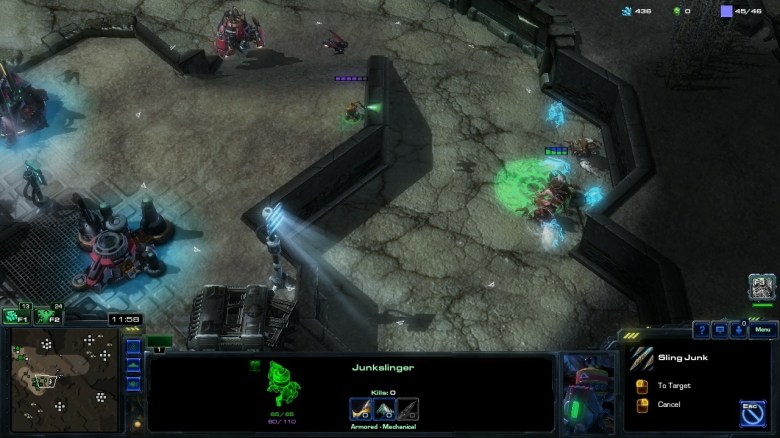Click the Junkslinger's middle armor upgrade icon
This screenshot has height=438, width=780.
(383, 408)
